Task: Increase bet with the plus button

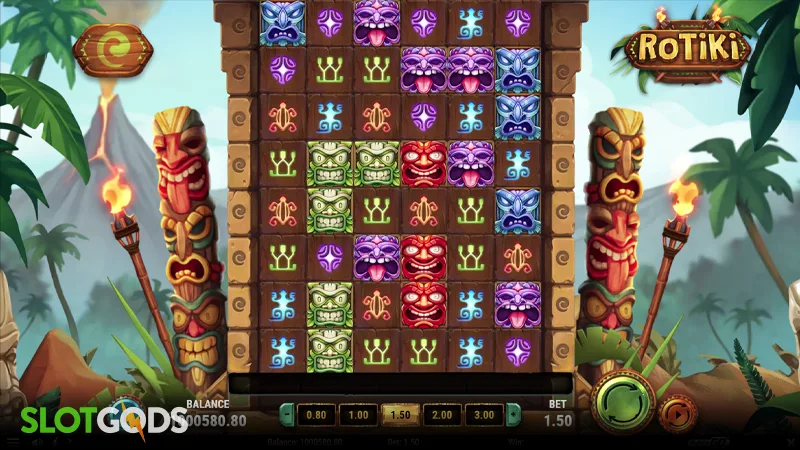Action: coord(512,414)
